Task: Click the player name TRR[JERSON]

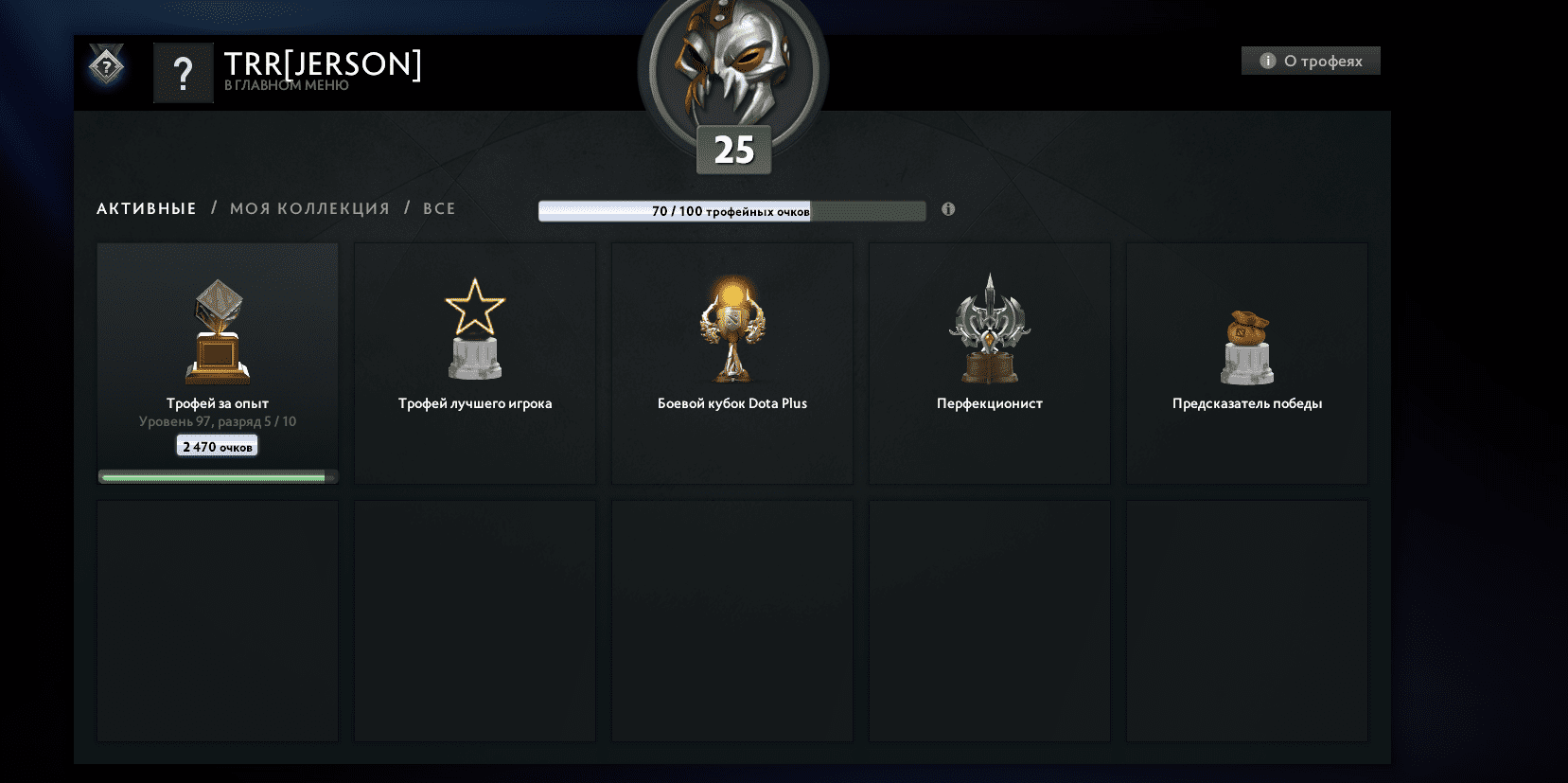Action: 322,66
